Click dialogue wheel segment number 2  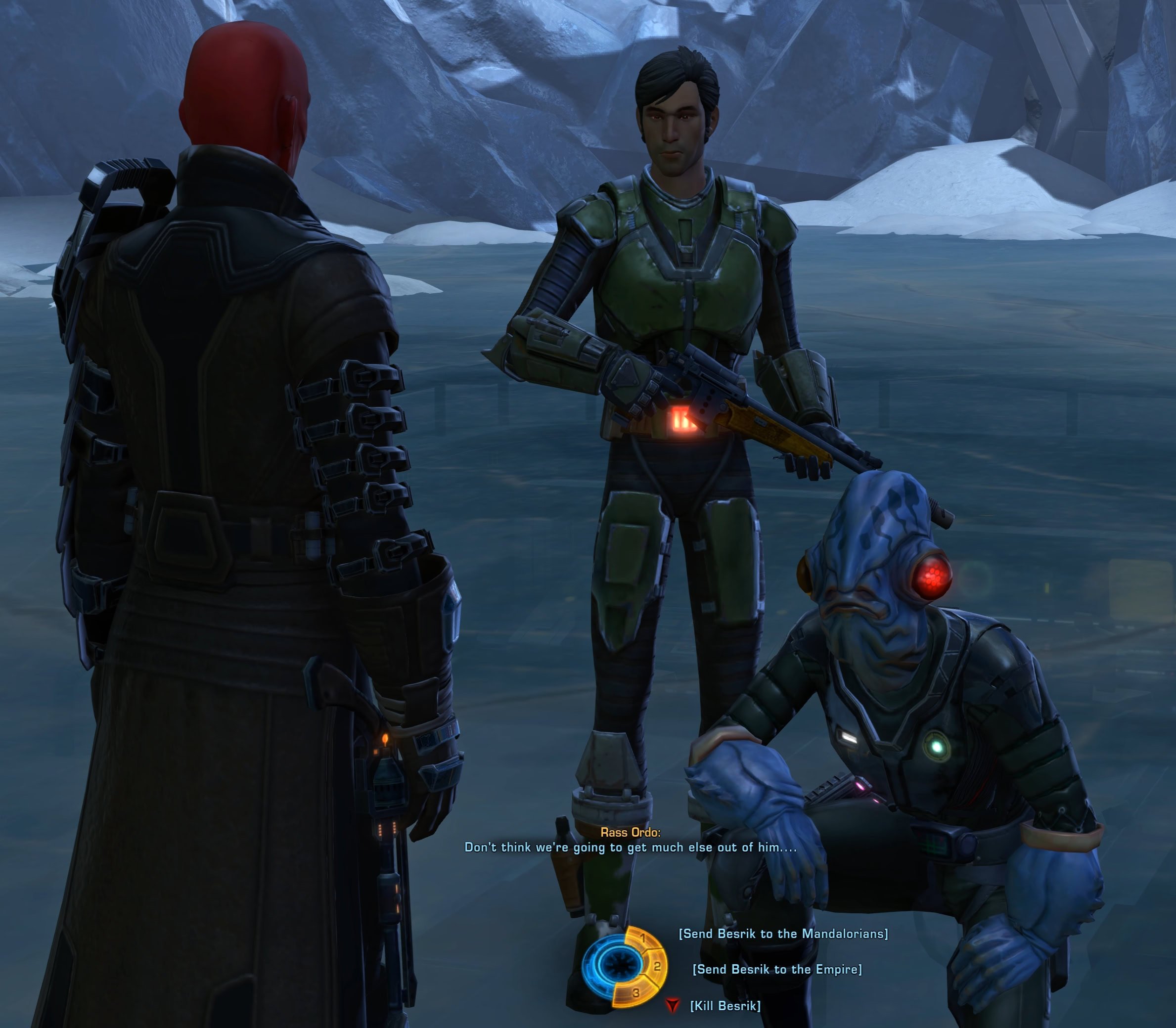[656, 967]
